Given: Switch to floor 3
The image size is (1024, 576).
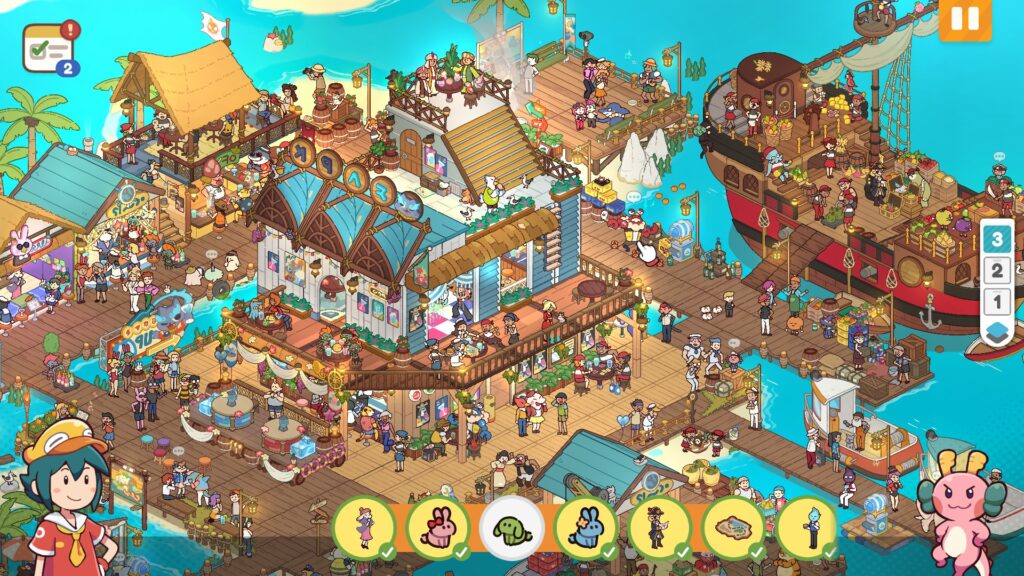Looking at the screenshot, I should coord(996,239).
